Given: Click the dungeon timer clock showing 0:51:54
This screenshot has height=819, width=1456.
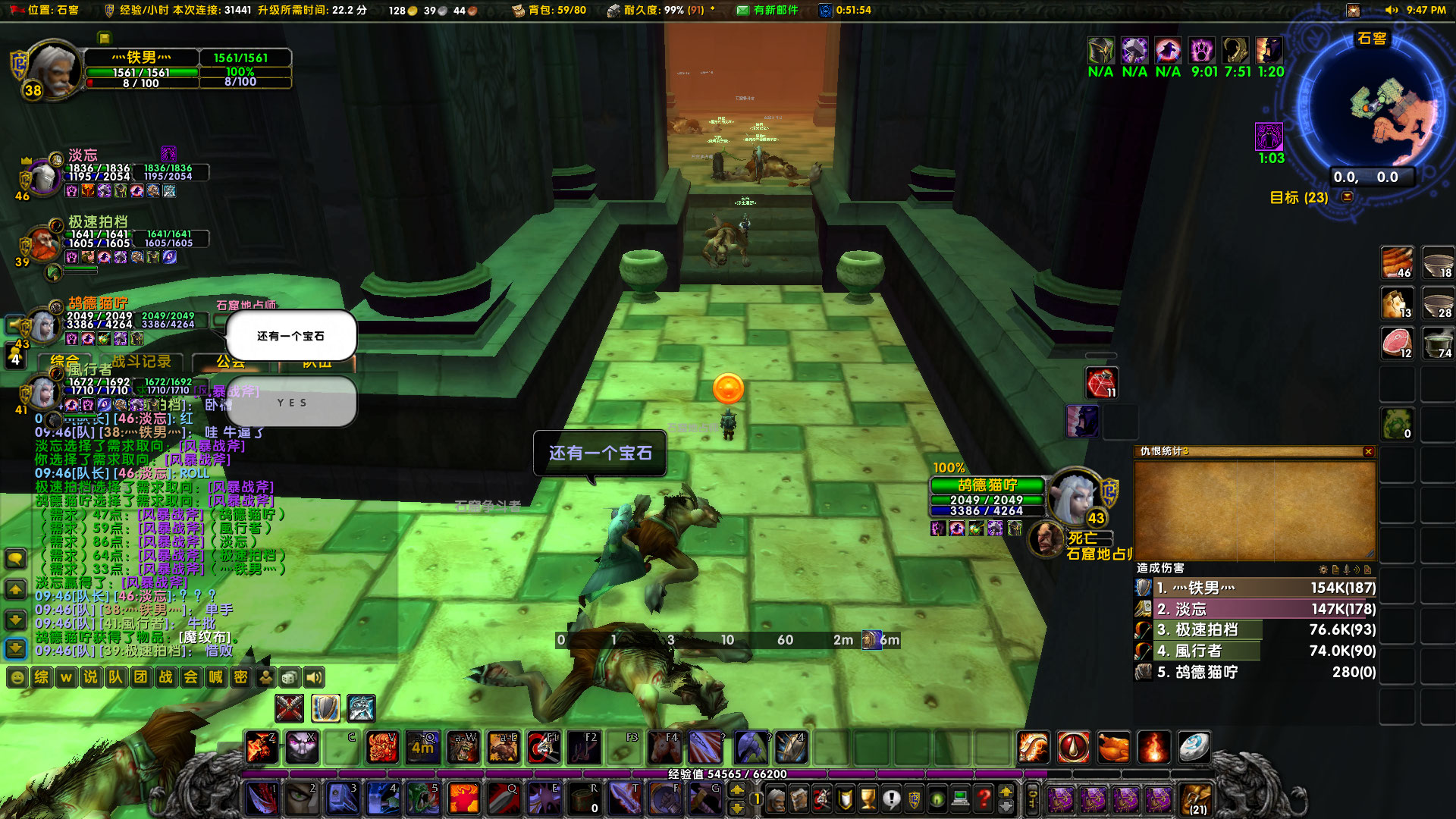Looking at the screenshot, I should [824, 11].
